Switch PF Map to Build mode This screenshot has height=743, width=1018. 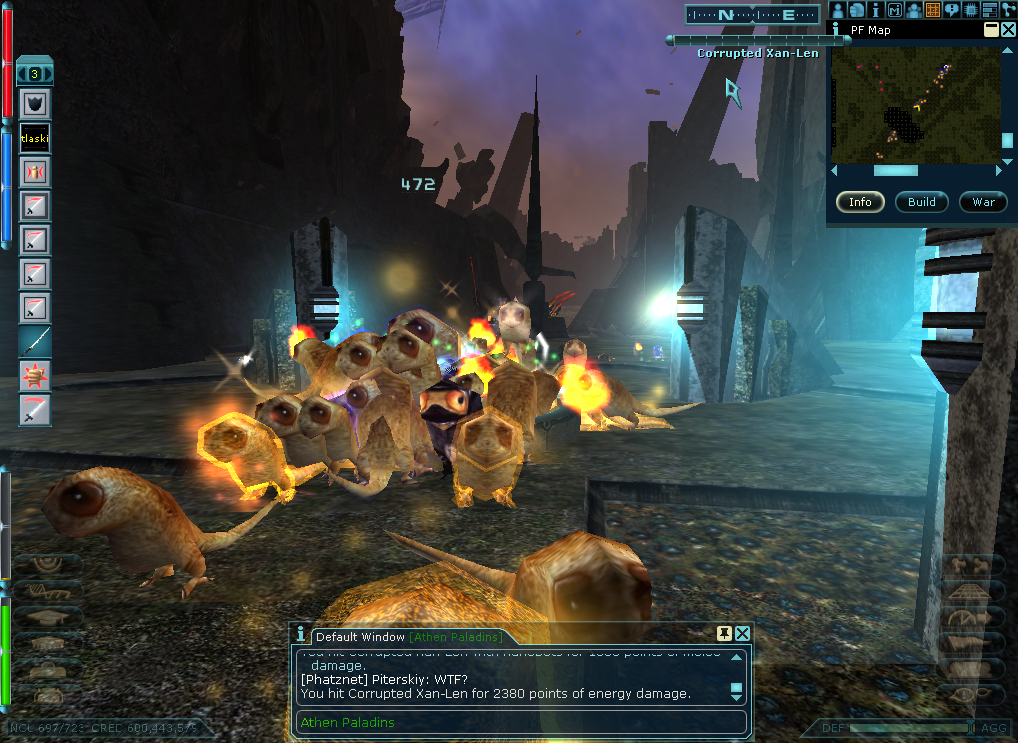(921, 202)
